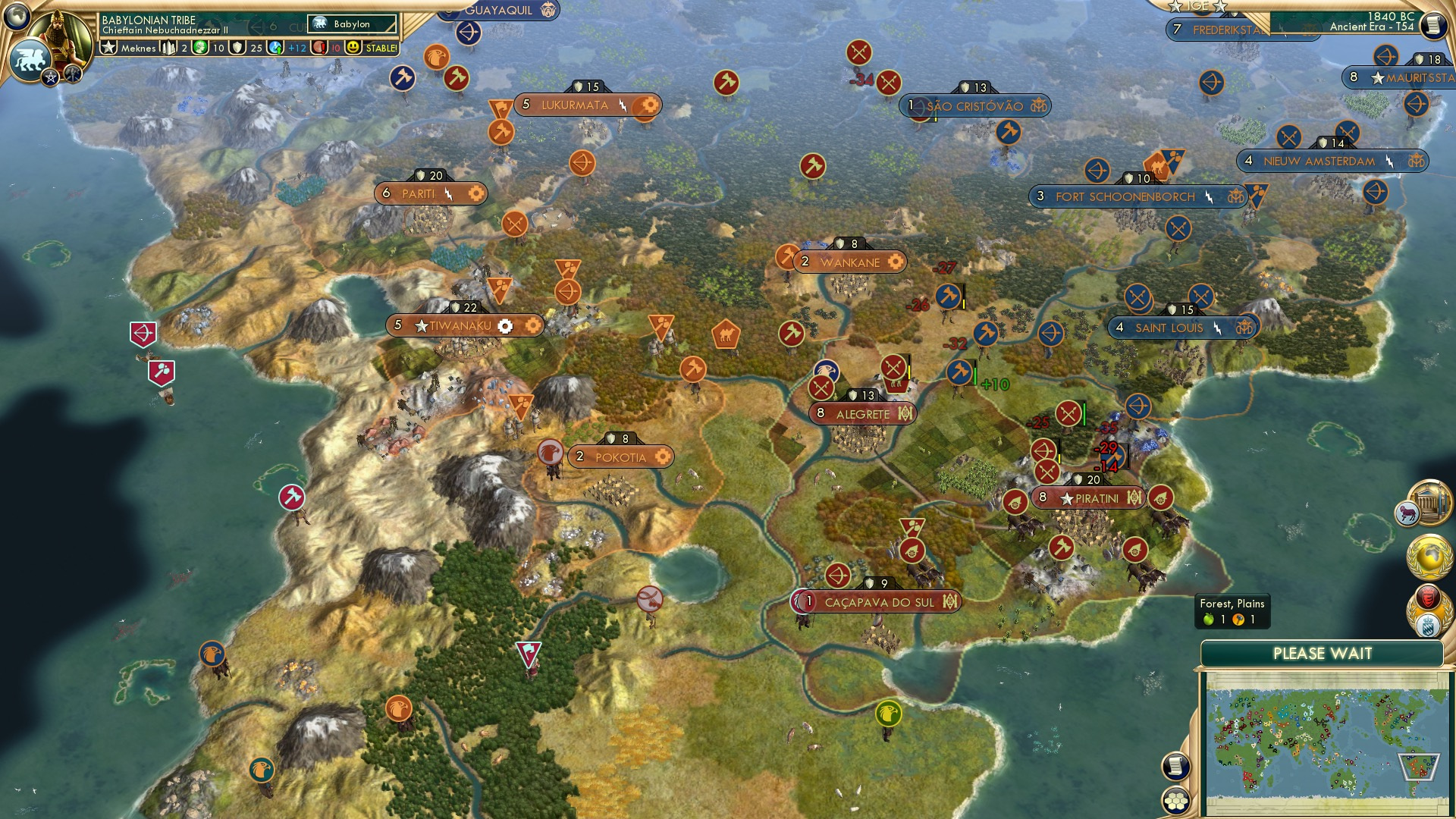Open Wankane's production chooser gear
This screenshot has width=1456, height=819.
pos(896,262)
